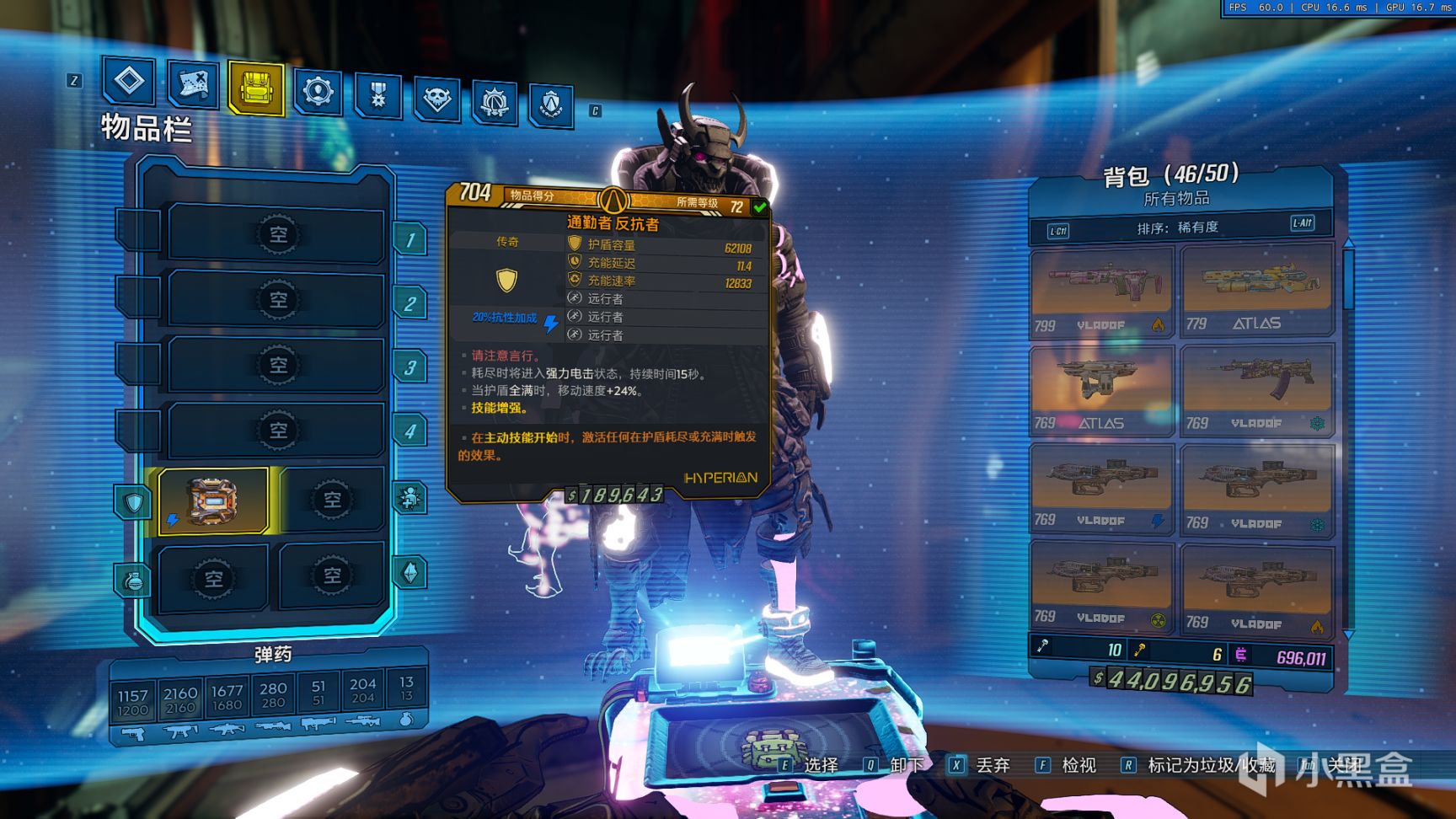Click the artifact crystal slot icon
Screen dimensions: 1456x819
click(x=410, y=573)
